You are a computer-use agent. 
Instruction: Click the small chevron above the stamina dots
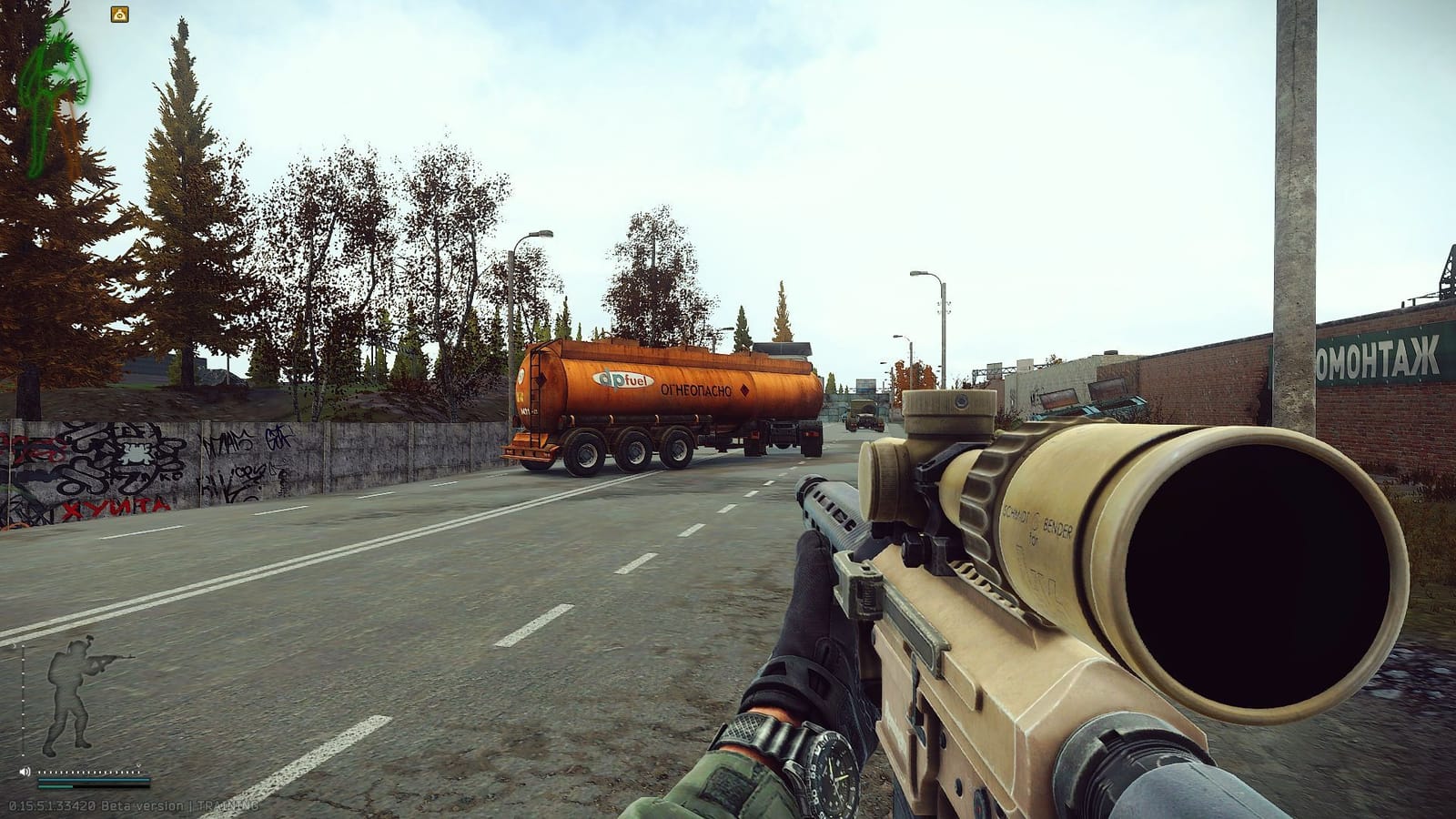coord(139,766)
